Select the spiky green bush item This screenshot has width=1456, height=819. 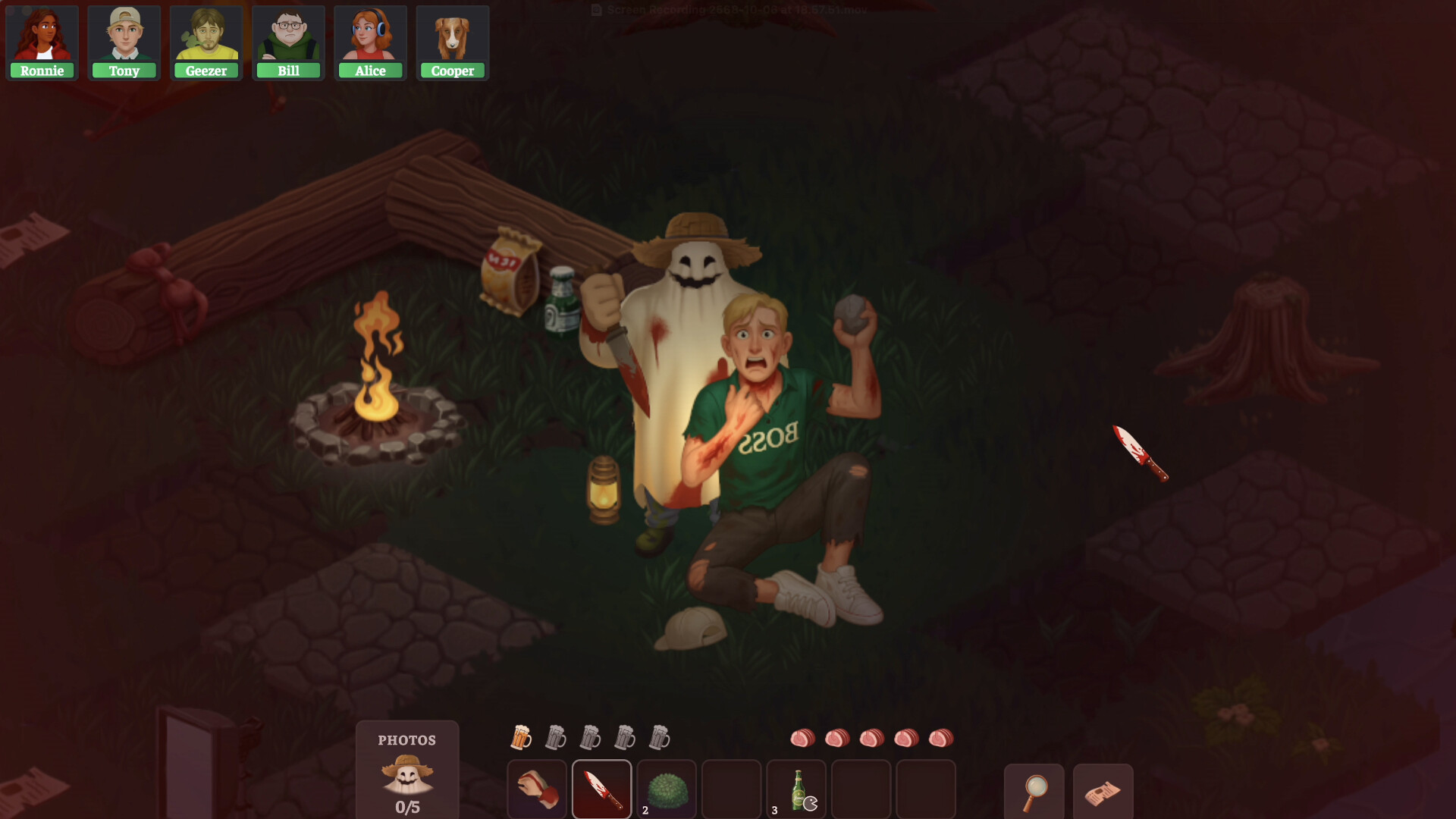point(667,790)
